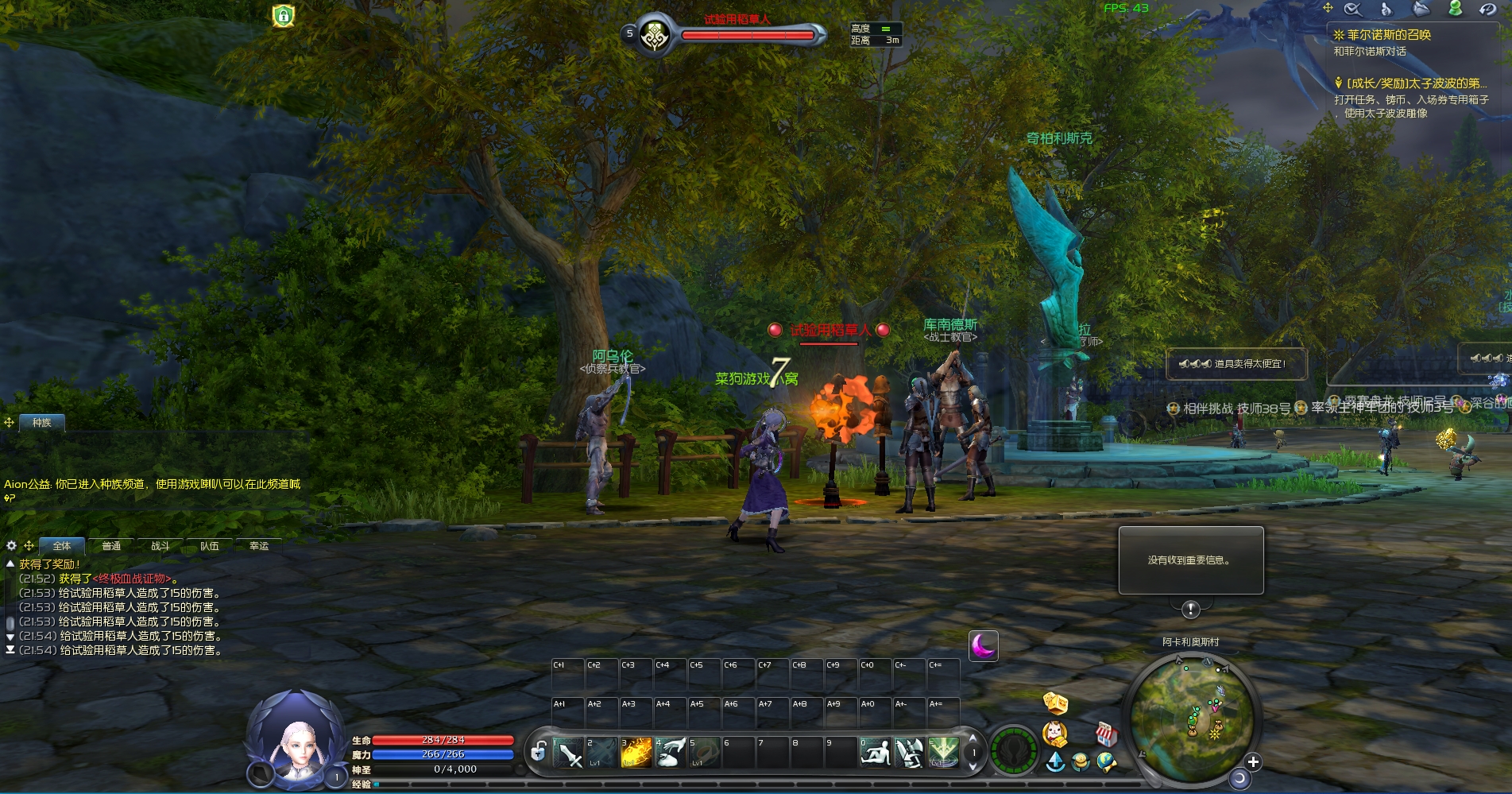Click the hotbar page up arrow

coord(973,740)
